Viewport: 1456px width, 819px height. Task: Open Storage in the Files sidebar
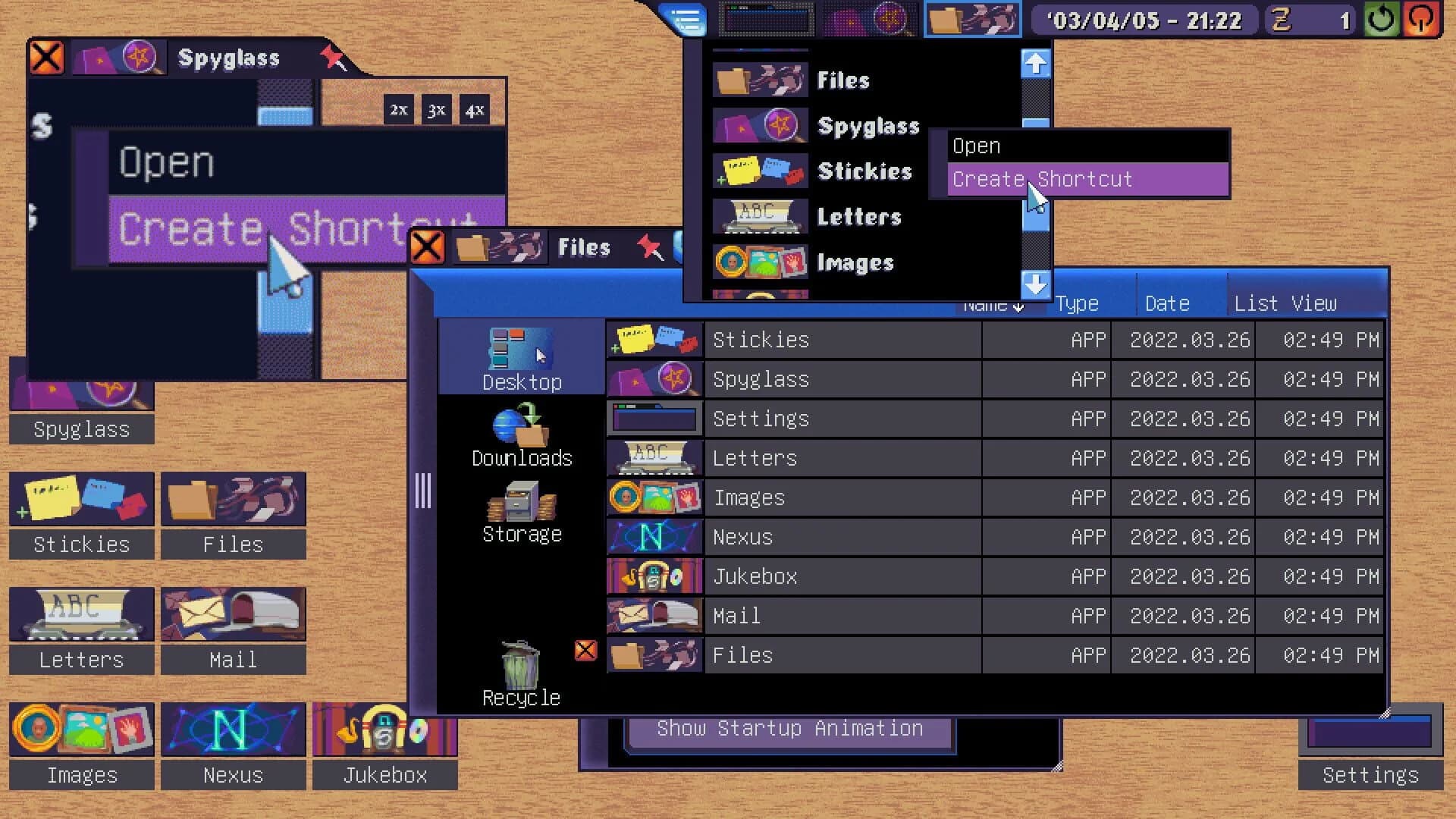(522, 508)
